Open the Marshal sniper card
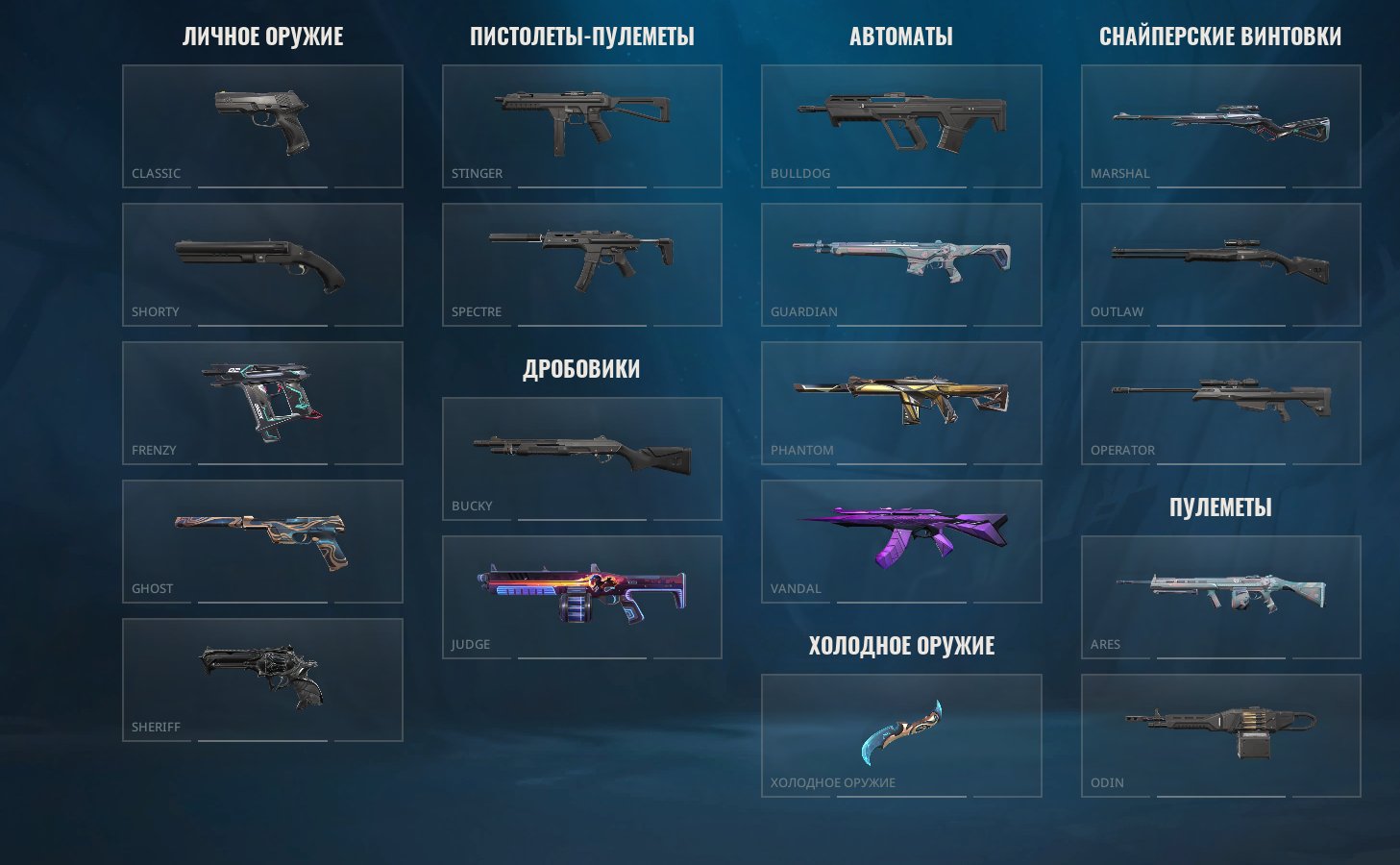The height and width of the screenshot is (865, 1400). pyautogui.click(x=1220, y=125)
